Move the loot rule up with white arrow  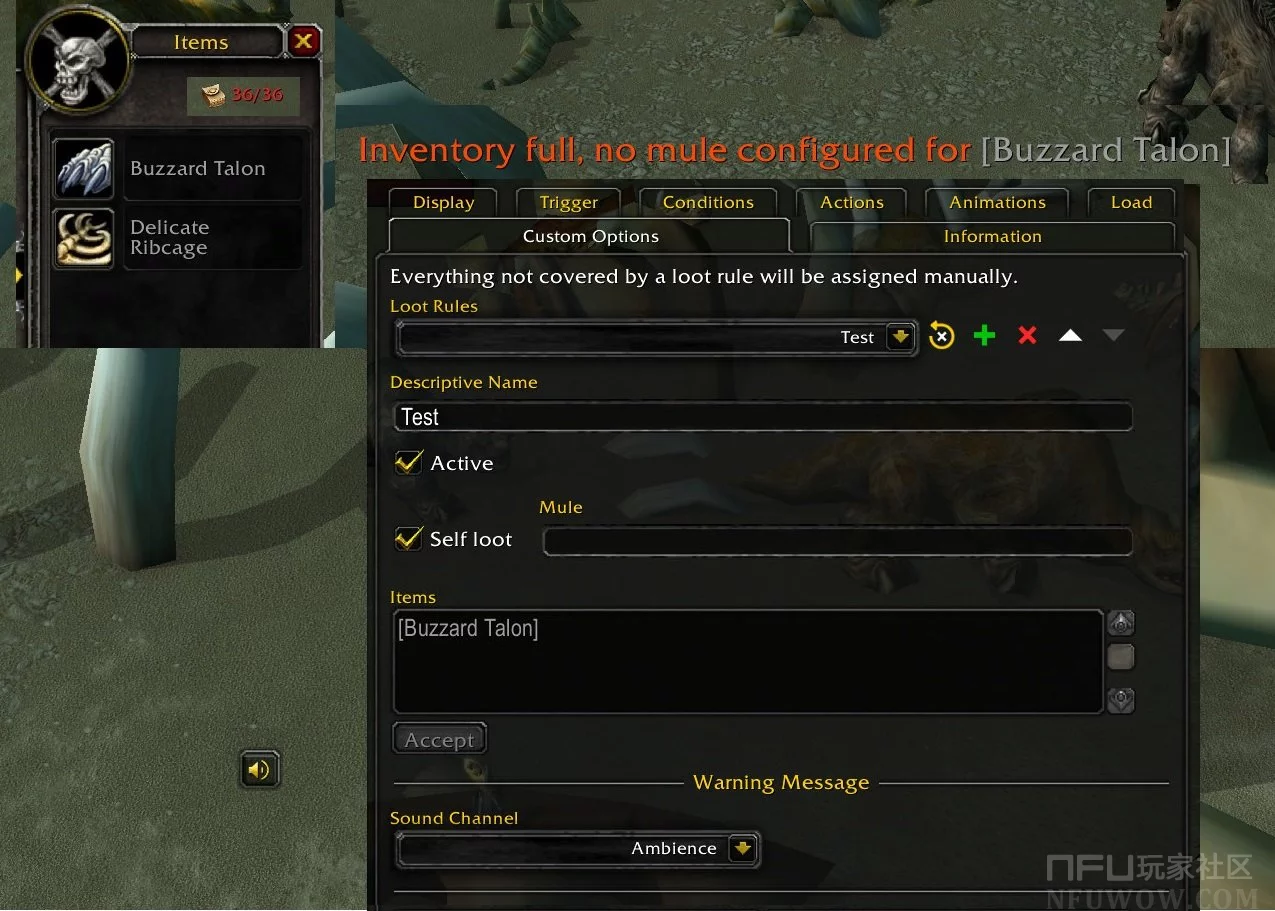1070,336
